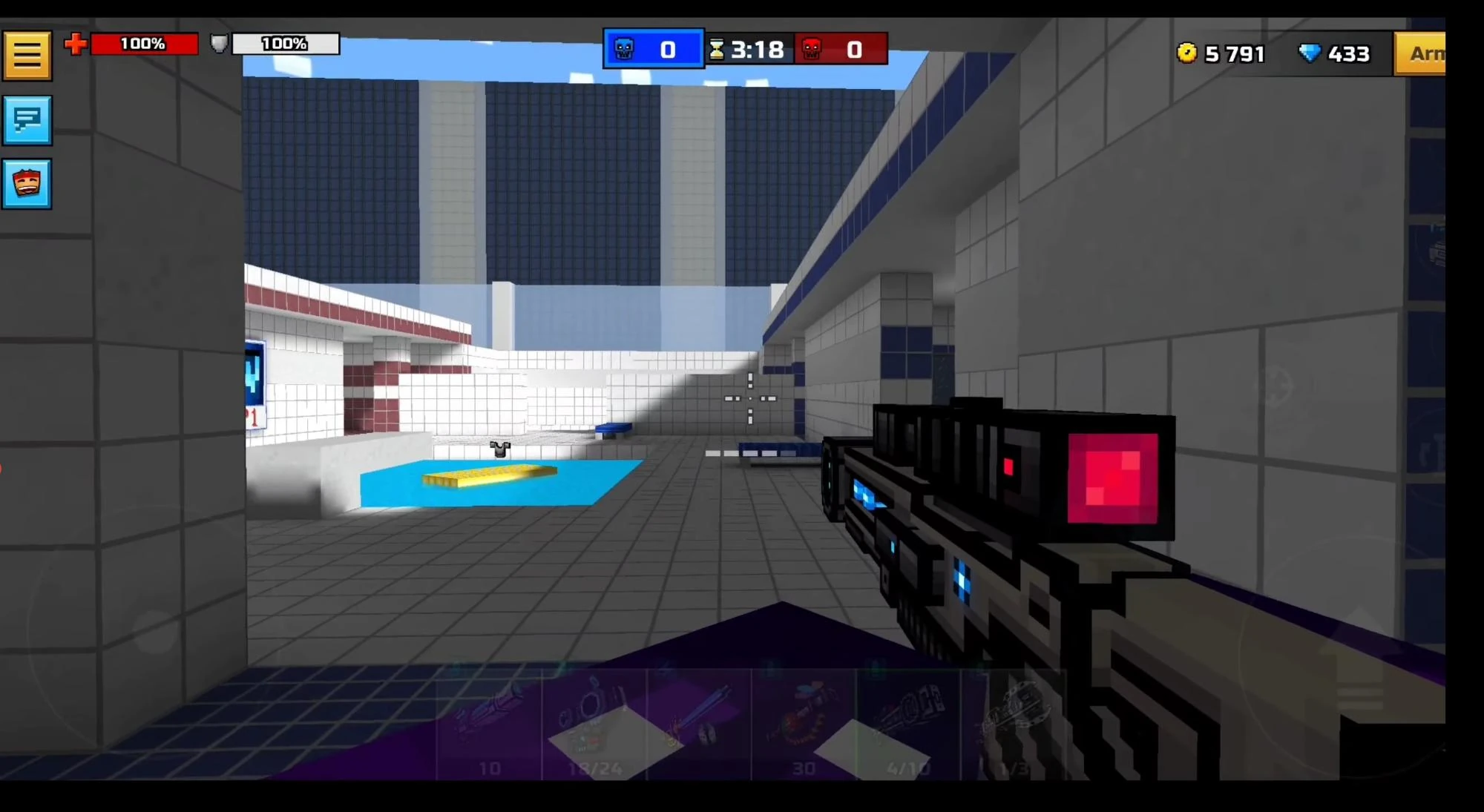The image size is (1484, 812).
Task: Click the blue gems counter icon
Action: (x=1310, y=53)
